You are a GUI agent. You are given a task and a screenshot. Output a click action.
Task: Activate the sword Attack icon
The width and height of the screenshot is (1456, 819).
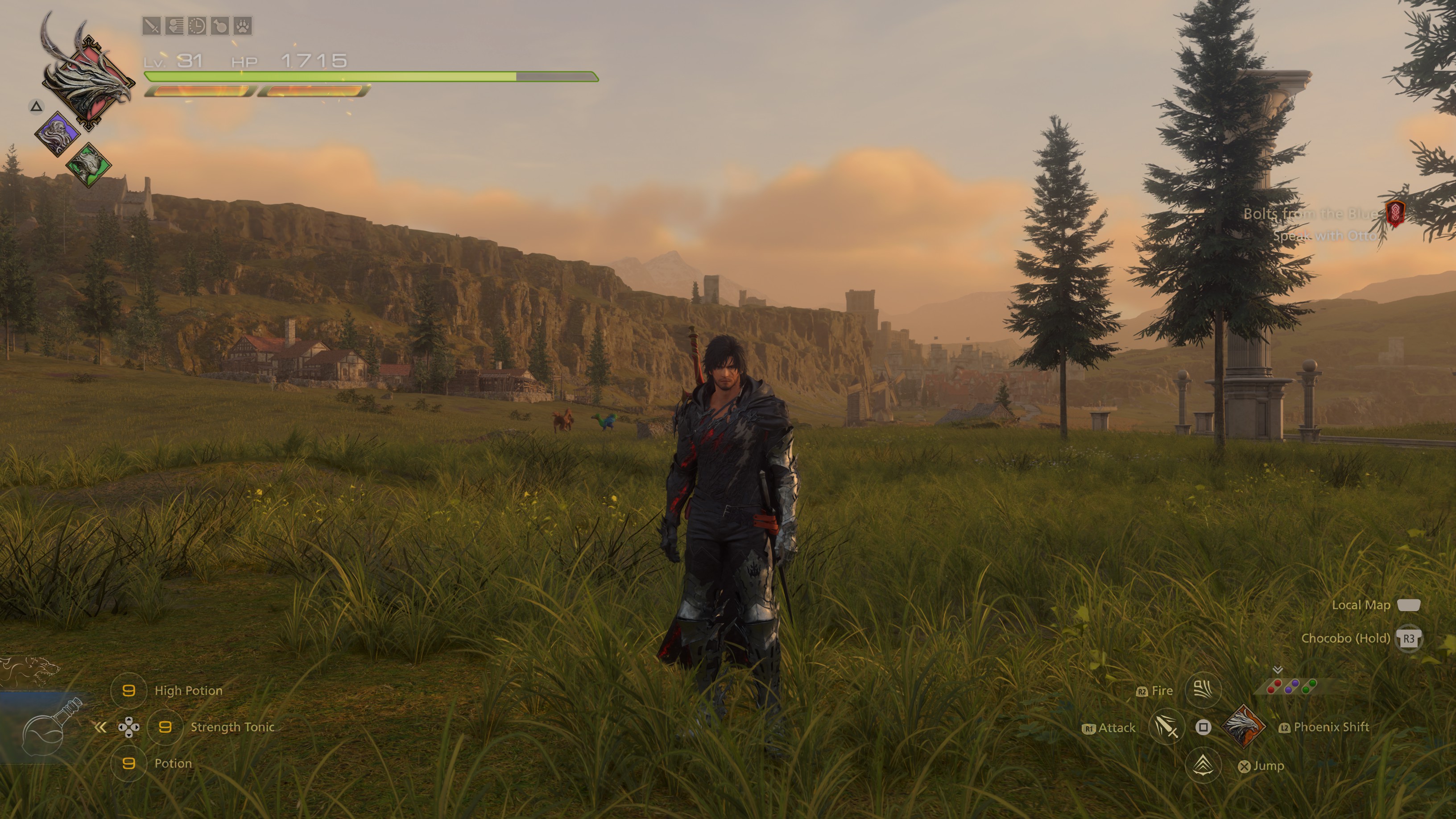[x=1166, y=727]
